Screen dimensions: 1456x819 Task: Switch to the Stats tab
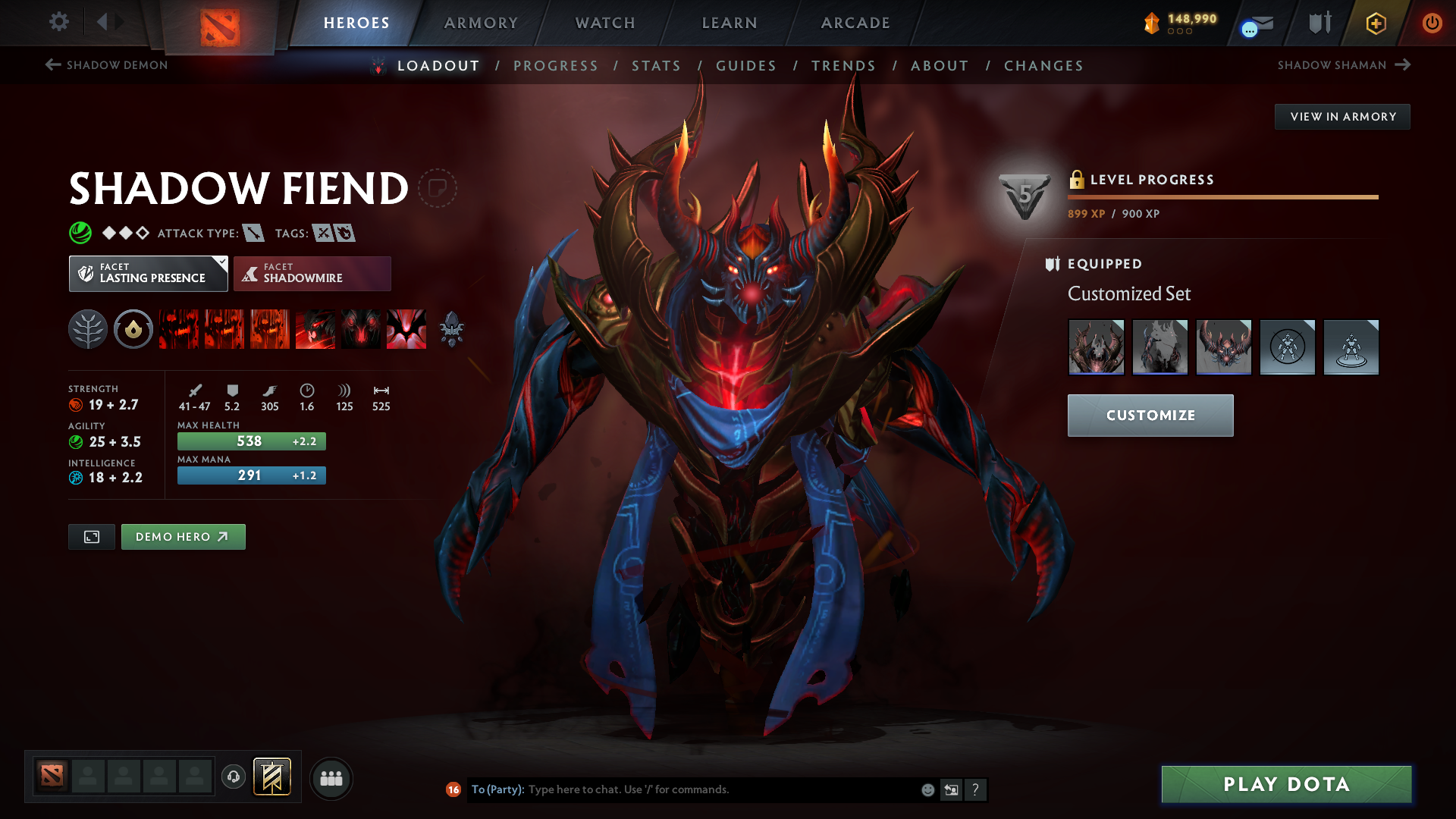(x=657, y=66)
